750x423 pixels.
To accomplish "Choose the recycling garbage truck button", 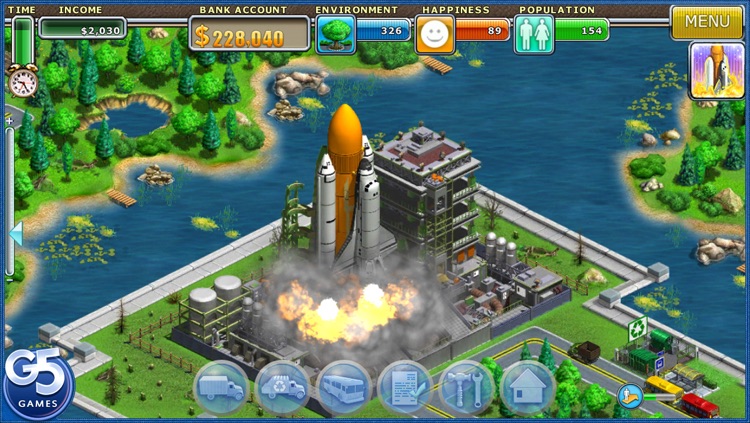I will coord(282,387).
